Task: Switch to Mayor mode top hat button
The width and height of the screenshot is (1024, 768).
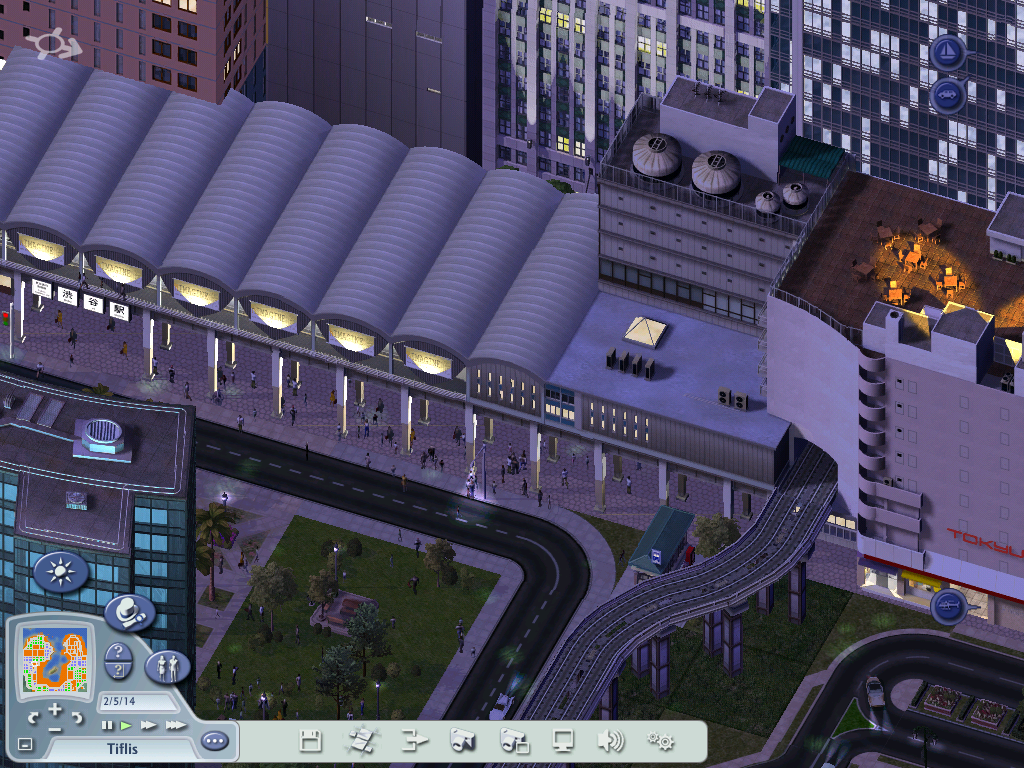Action: tap(129, 612)
